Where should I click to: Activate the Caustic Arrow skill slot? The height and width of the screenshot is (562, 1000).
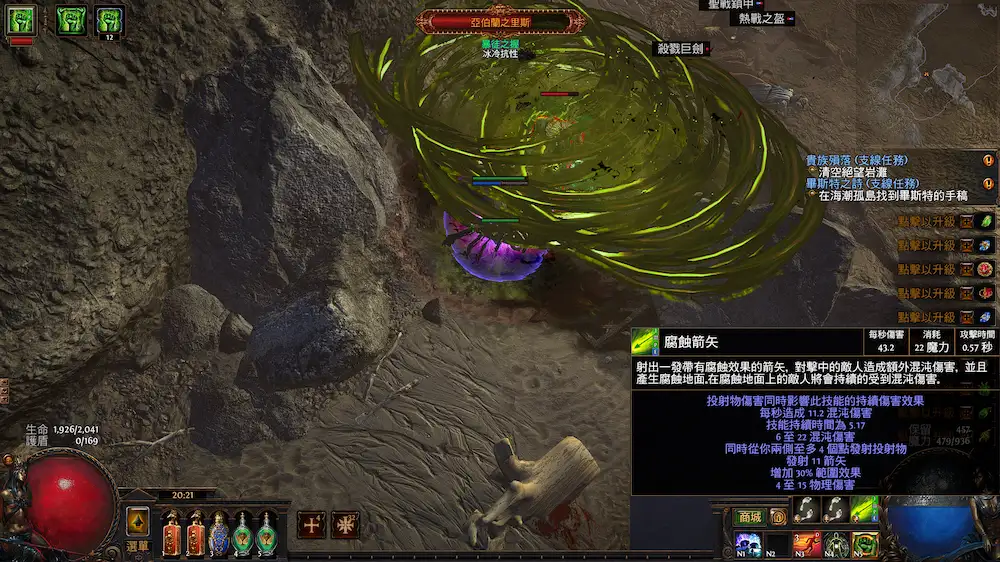(864, 510)
